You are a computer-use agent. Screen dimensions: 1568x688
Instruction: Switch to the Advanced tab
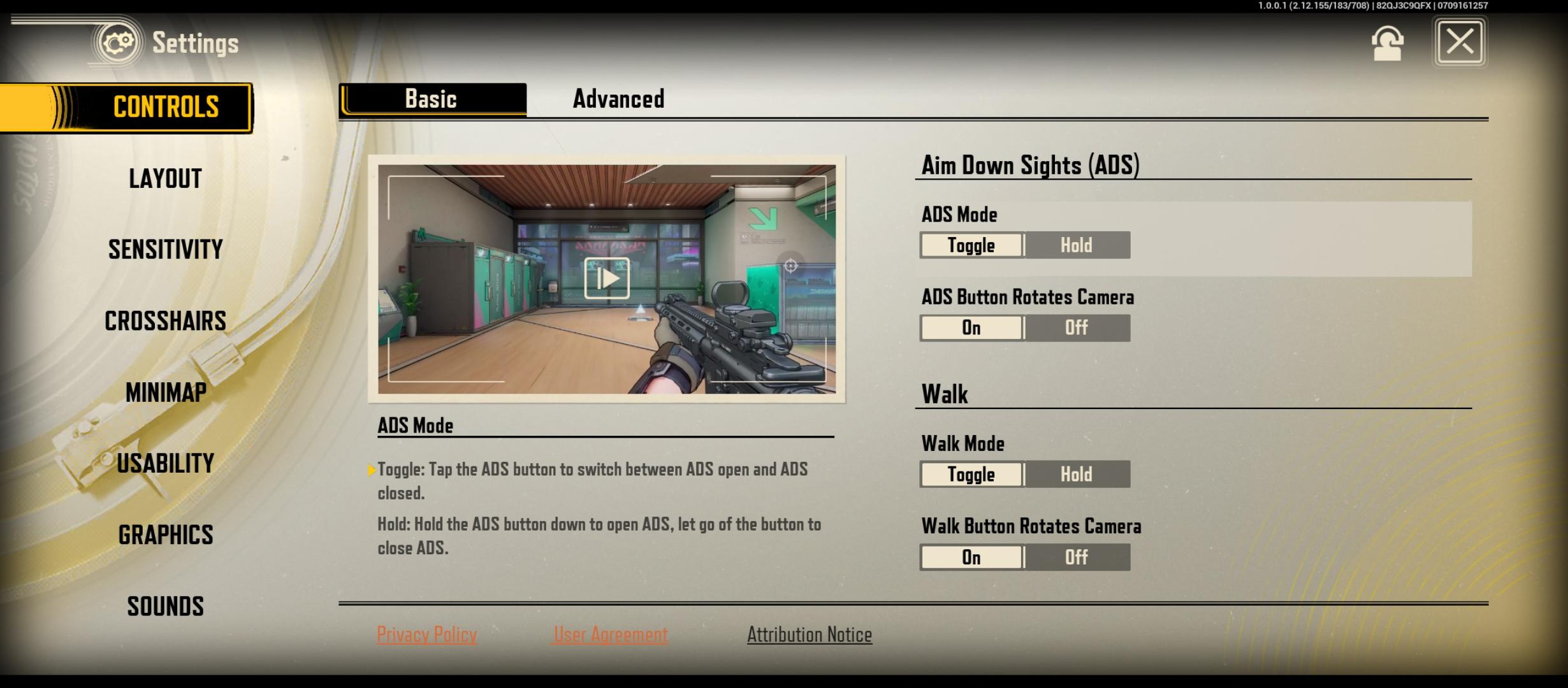(x=618, y=99)
